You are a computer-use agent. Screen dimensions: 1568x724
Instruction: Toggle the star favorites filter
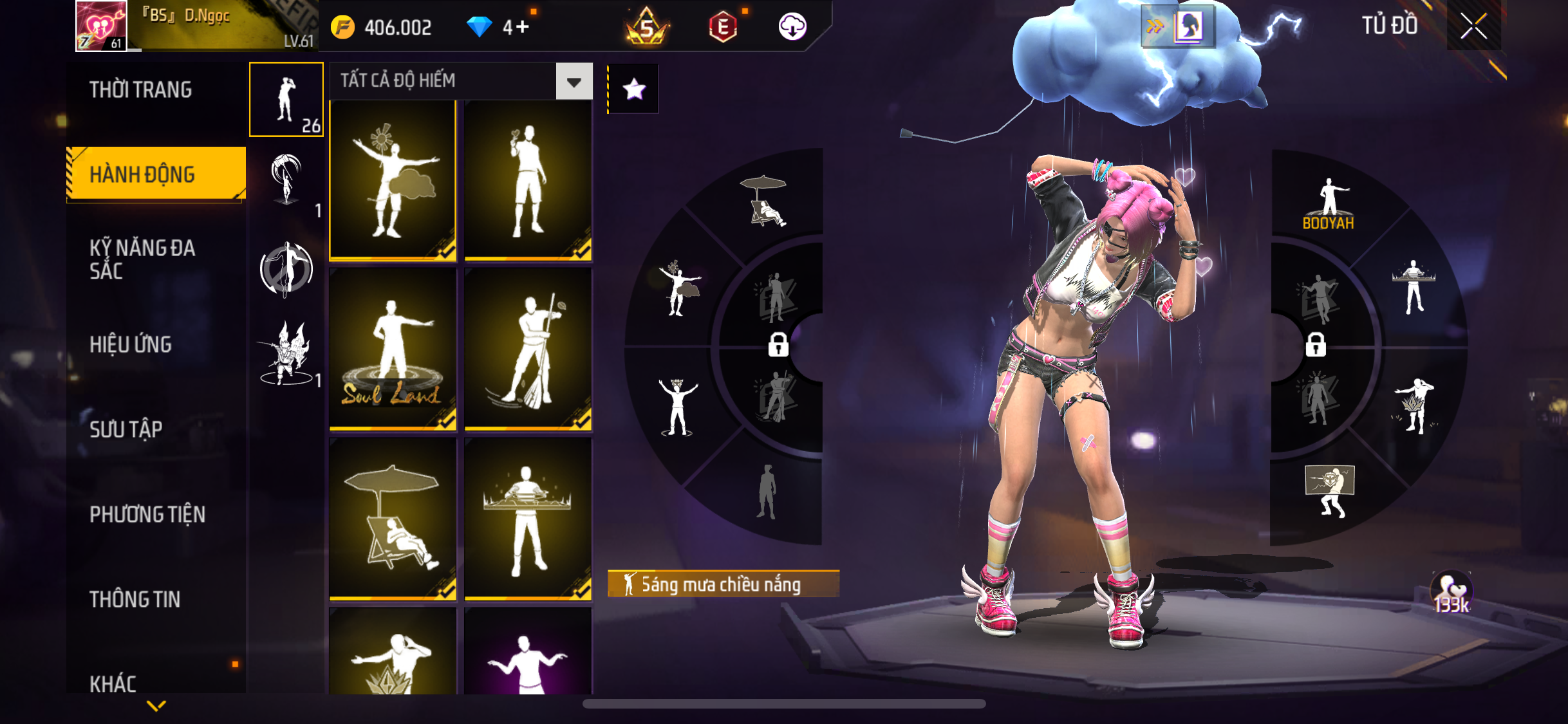coord(634,89)
